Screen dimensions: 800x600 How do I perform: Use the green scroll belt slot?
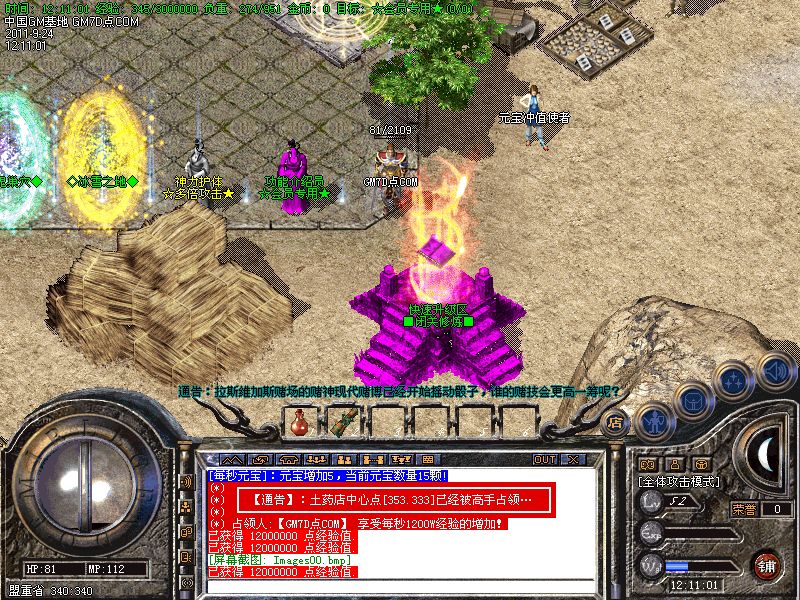(346, 423)
